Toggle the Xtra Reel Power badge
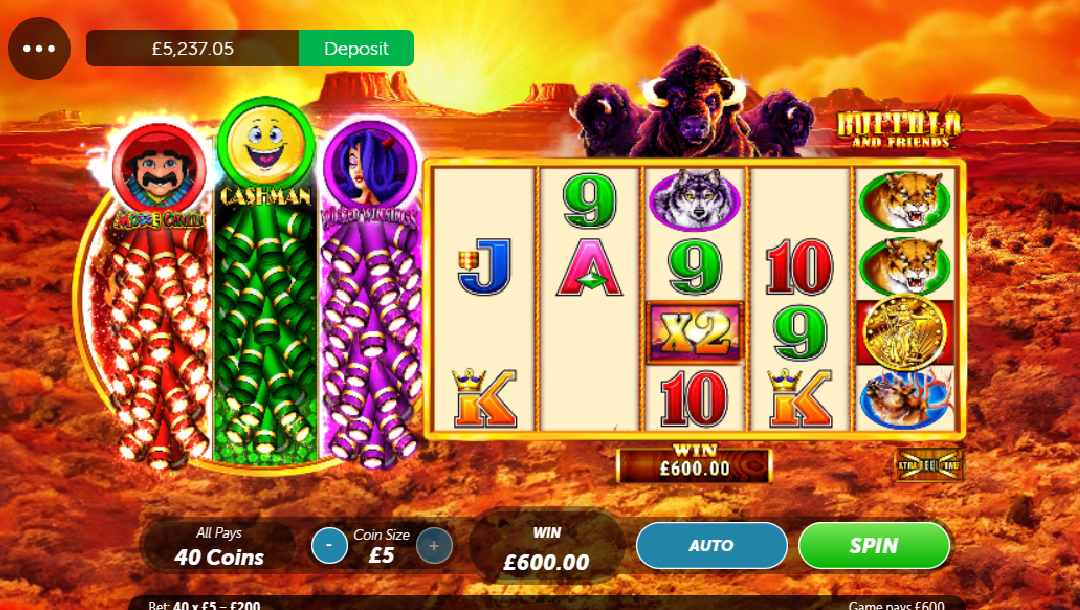The width and height of the screenshot is (1080, 610). pyautogui.click(x=929, y=465)
